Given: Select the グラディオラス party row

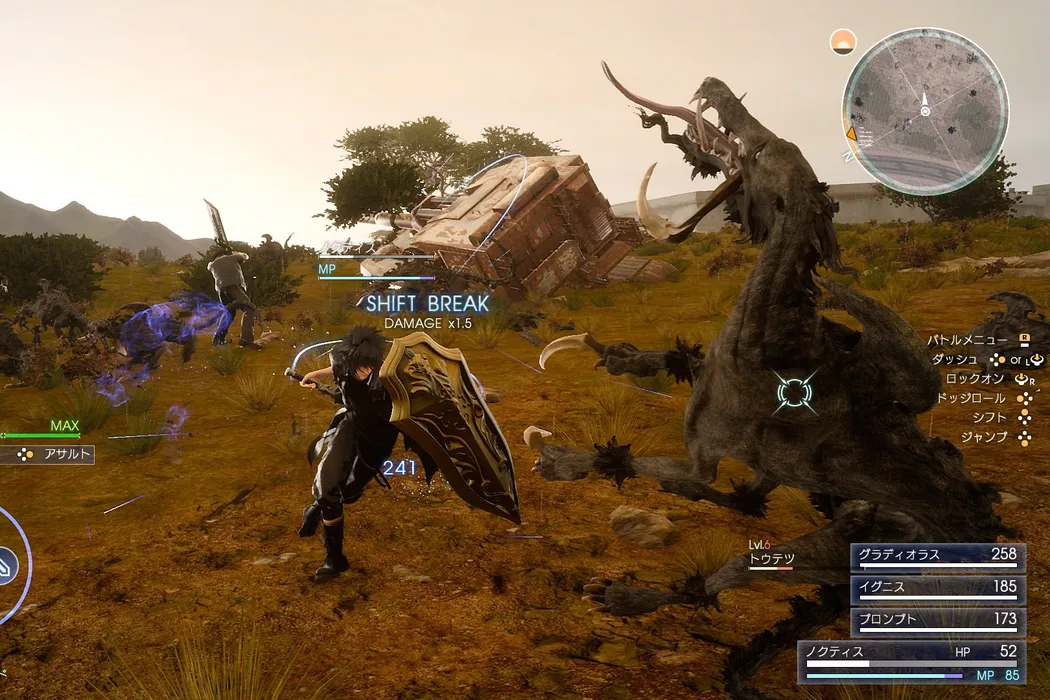Looking at the screenshot, I should coord(937,556).
